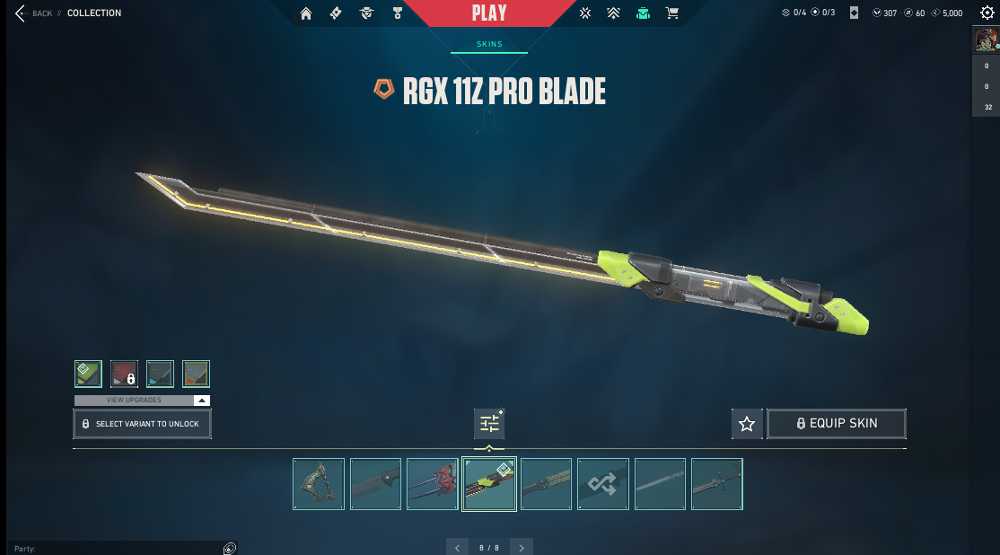Select the random shuffle skin tile

[603, 484]
